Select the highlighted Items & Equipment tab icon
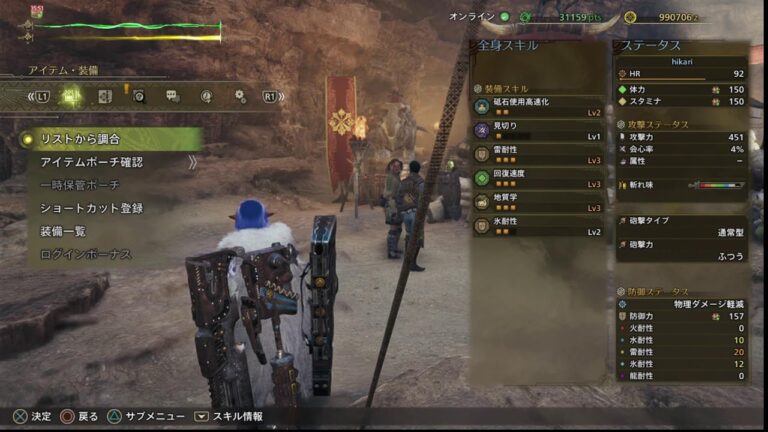The image size is (768, 432). click(71, 96)
